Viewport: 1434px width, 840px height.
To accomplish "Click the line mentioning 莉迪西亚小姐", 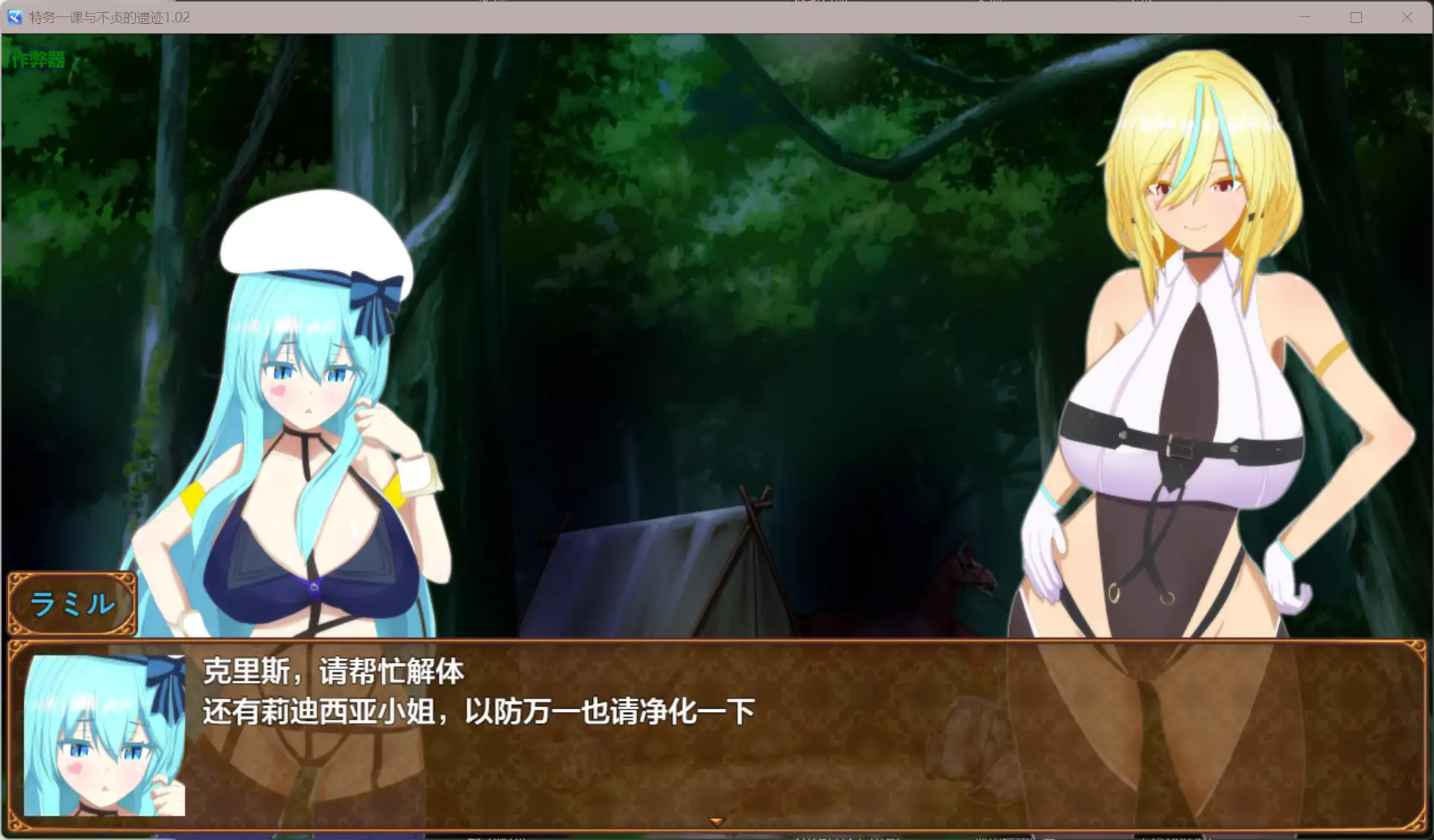I will point(477,710).
